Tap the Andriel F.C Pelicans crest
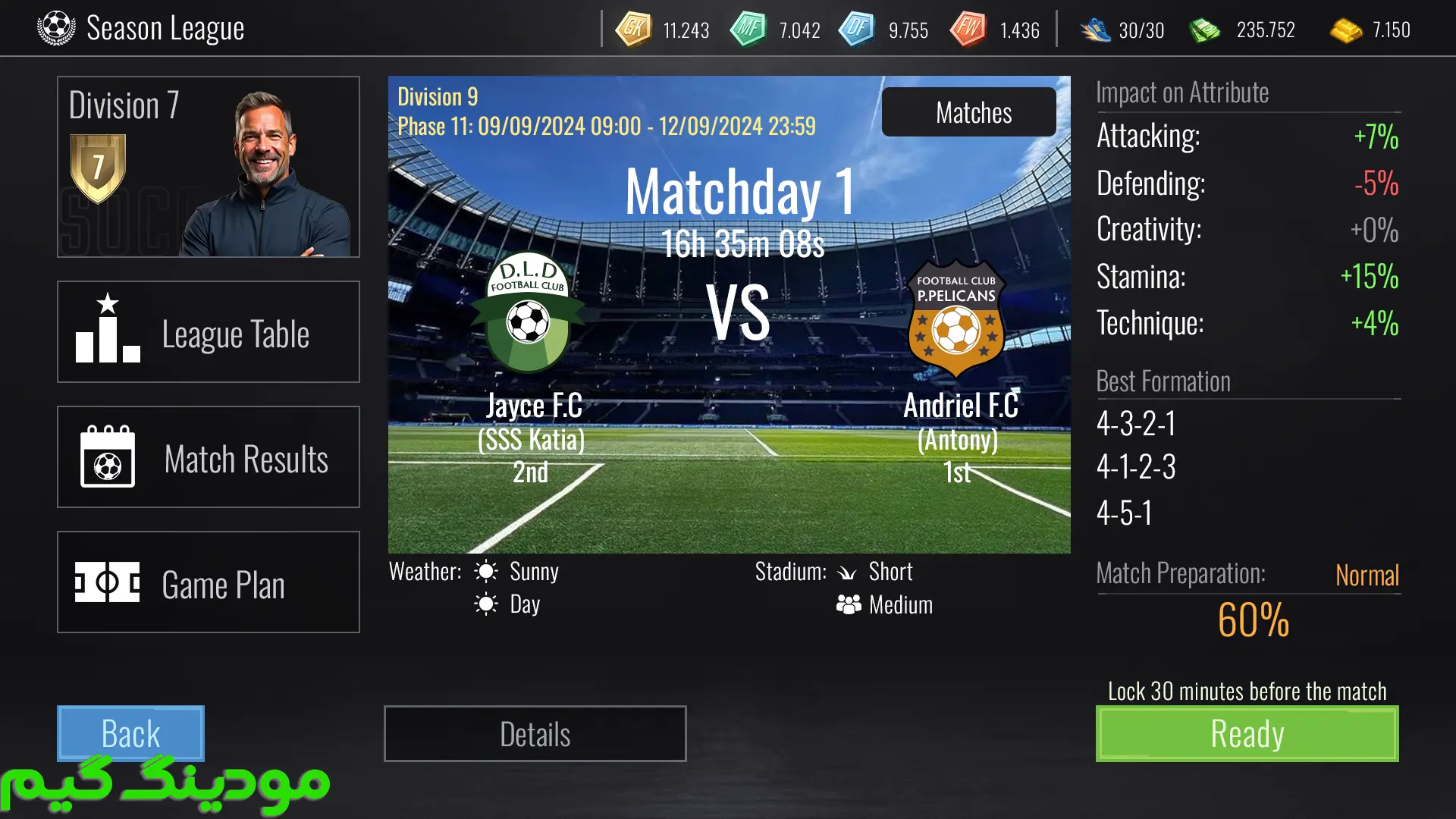This screenshot has height=819, width=1456. click(956, 318)
